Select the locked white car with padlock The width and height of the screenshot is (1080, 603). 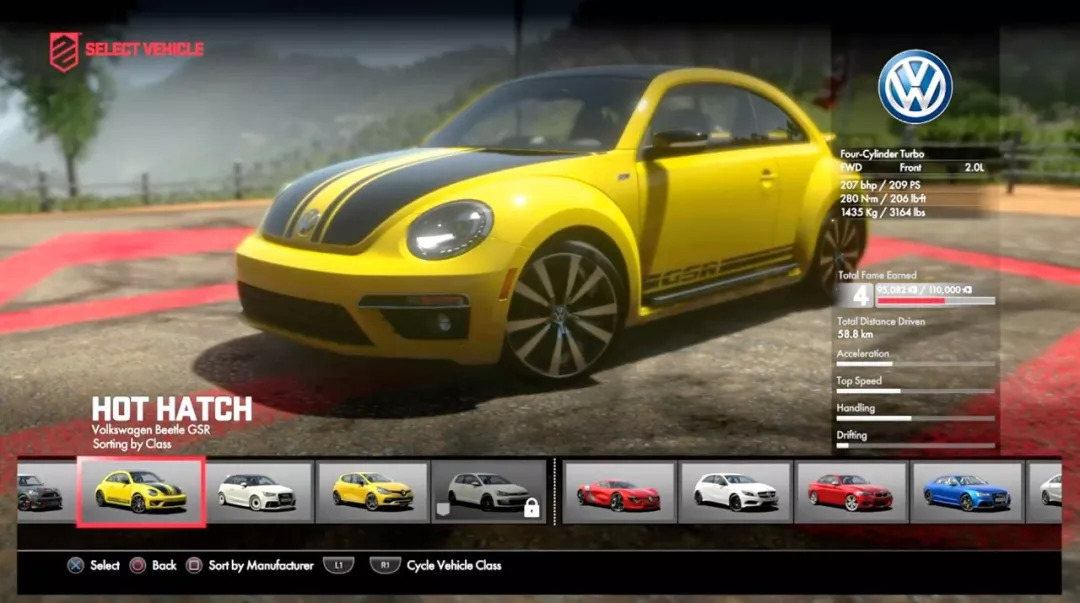489,491
